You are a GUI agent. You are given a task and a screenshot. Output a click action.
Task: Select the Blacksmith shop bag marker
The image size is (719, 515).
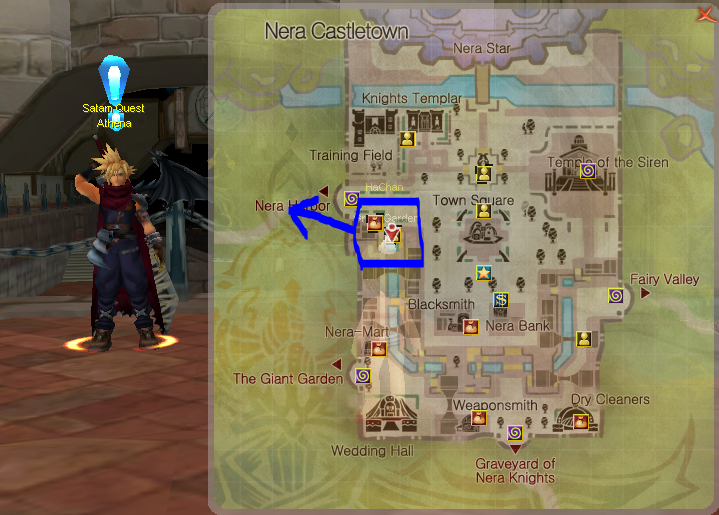[x=471, y=326]
